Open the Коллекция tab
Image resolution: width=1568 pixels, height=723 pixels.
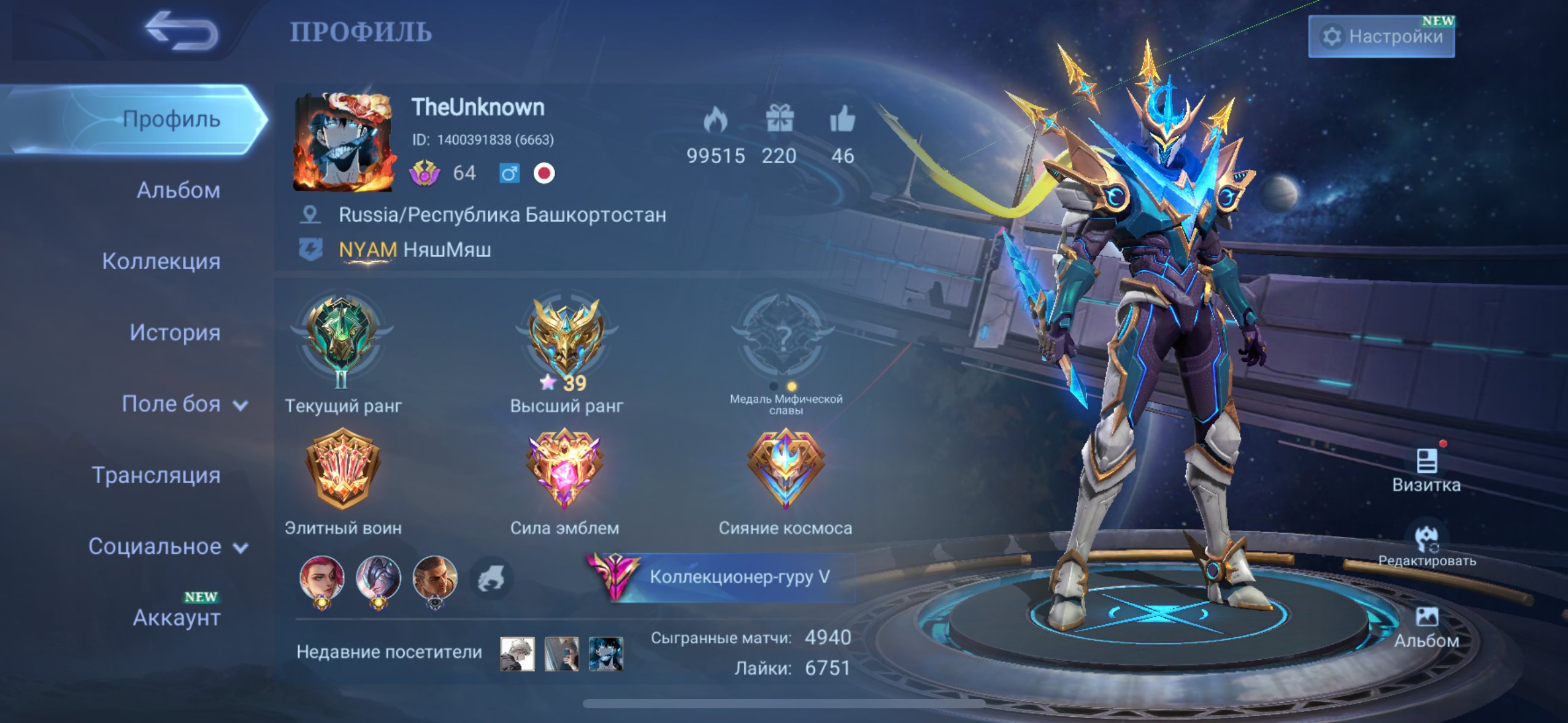coord(161,261)
